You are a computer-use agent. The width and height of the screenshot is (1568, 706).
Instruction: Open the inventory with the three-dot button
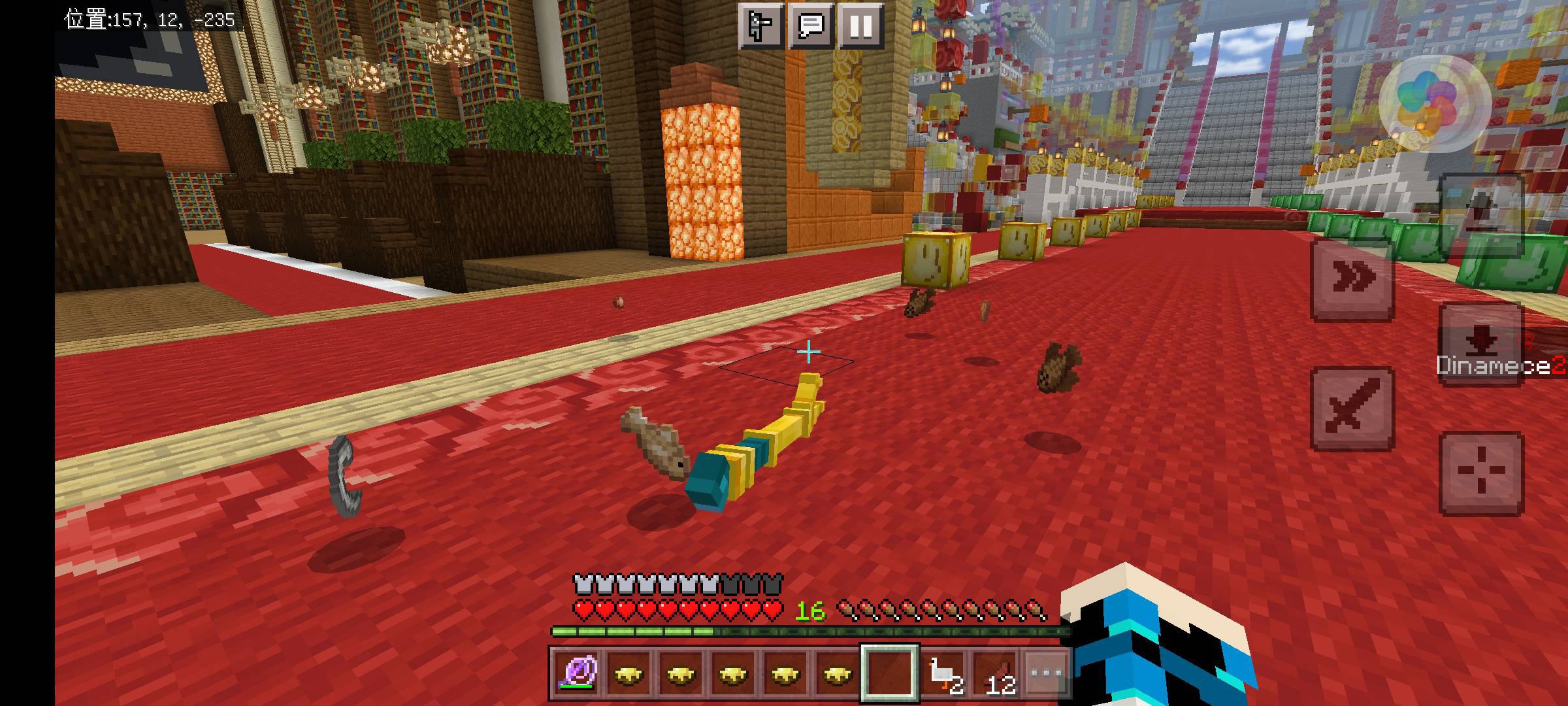click(1047, 673)
